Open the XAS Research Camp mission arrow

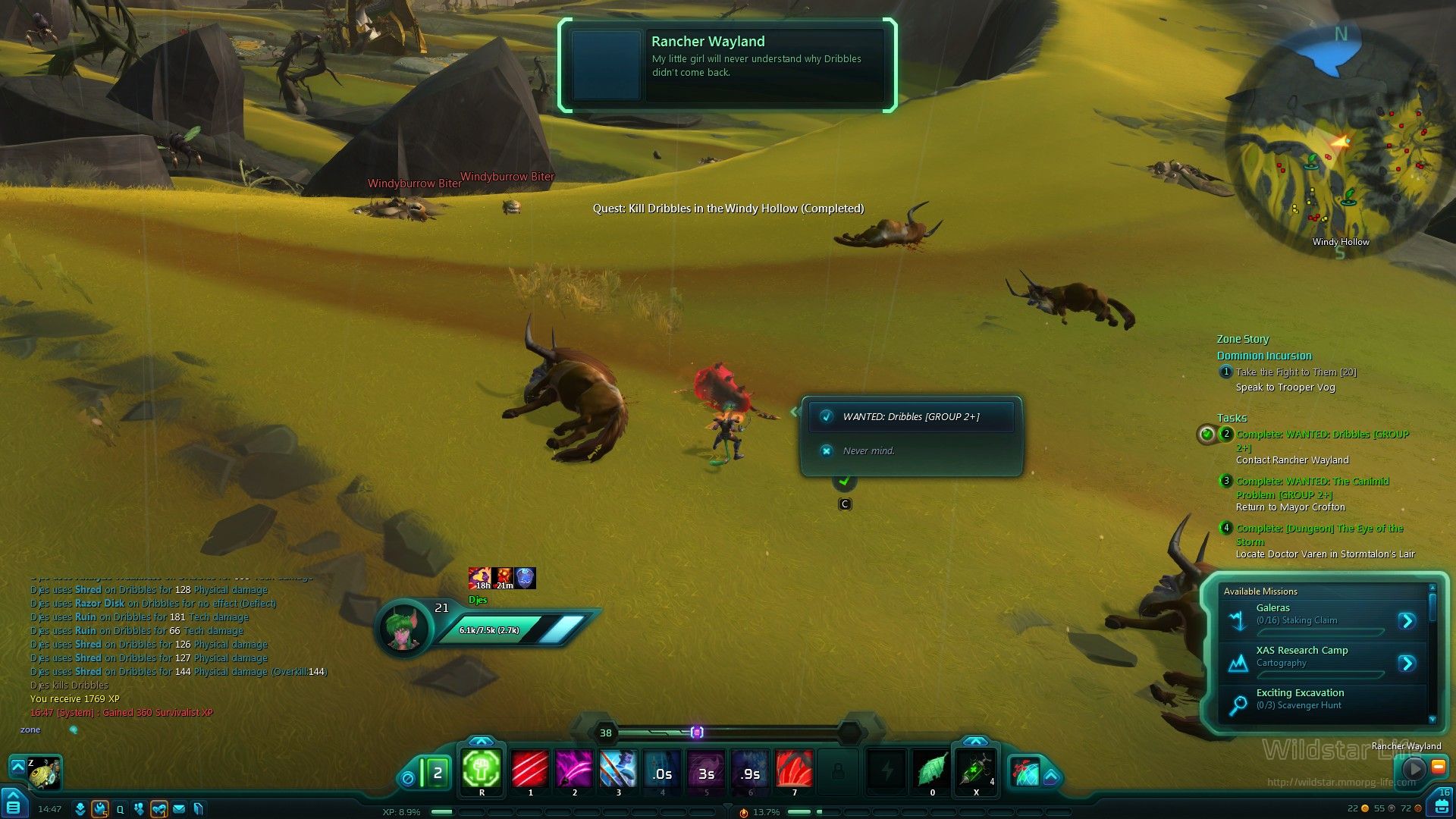point(1407,664)
